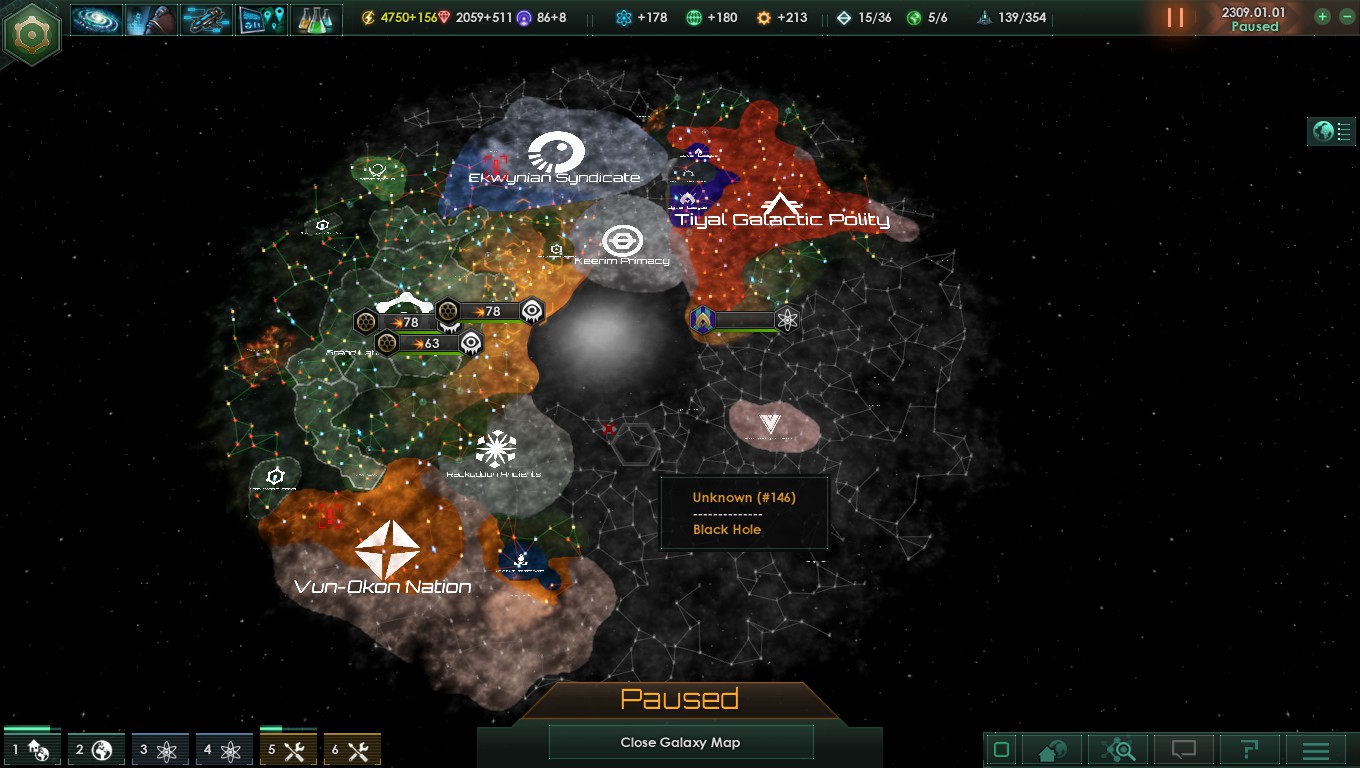
Task: Increase game speed with plus button
Action: [x=1322, y=16]
